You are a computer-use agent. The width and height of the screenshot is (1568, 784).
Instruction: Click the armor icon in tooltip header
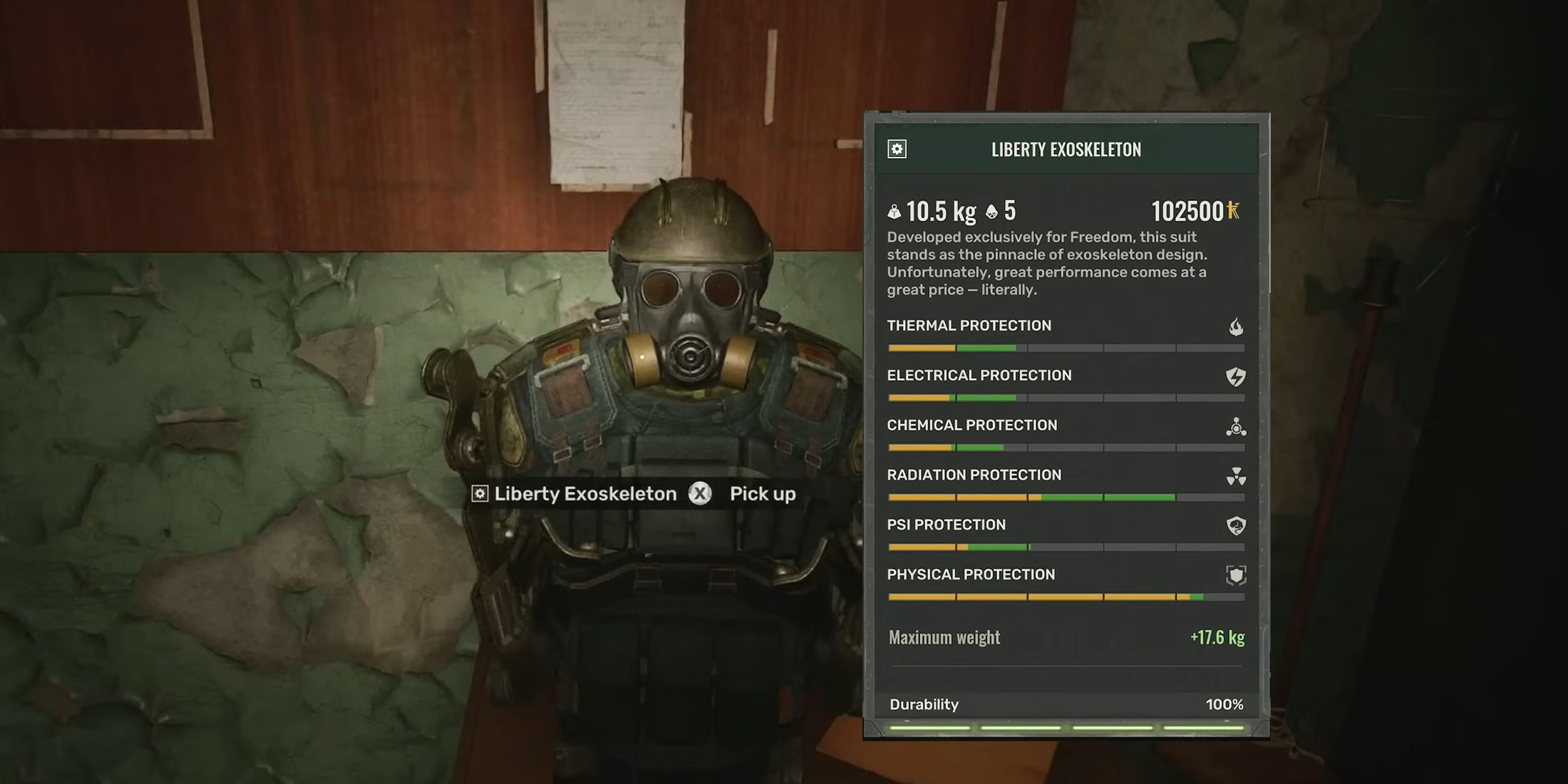[x=897, y=149]
